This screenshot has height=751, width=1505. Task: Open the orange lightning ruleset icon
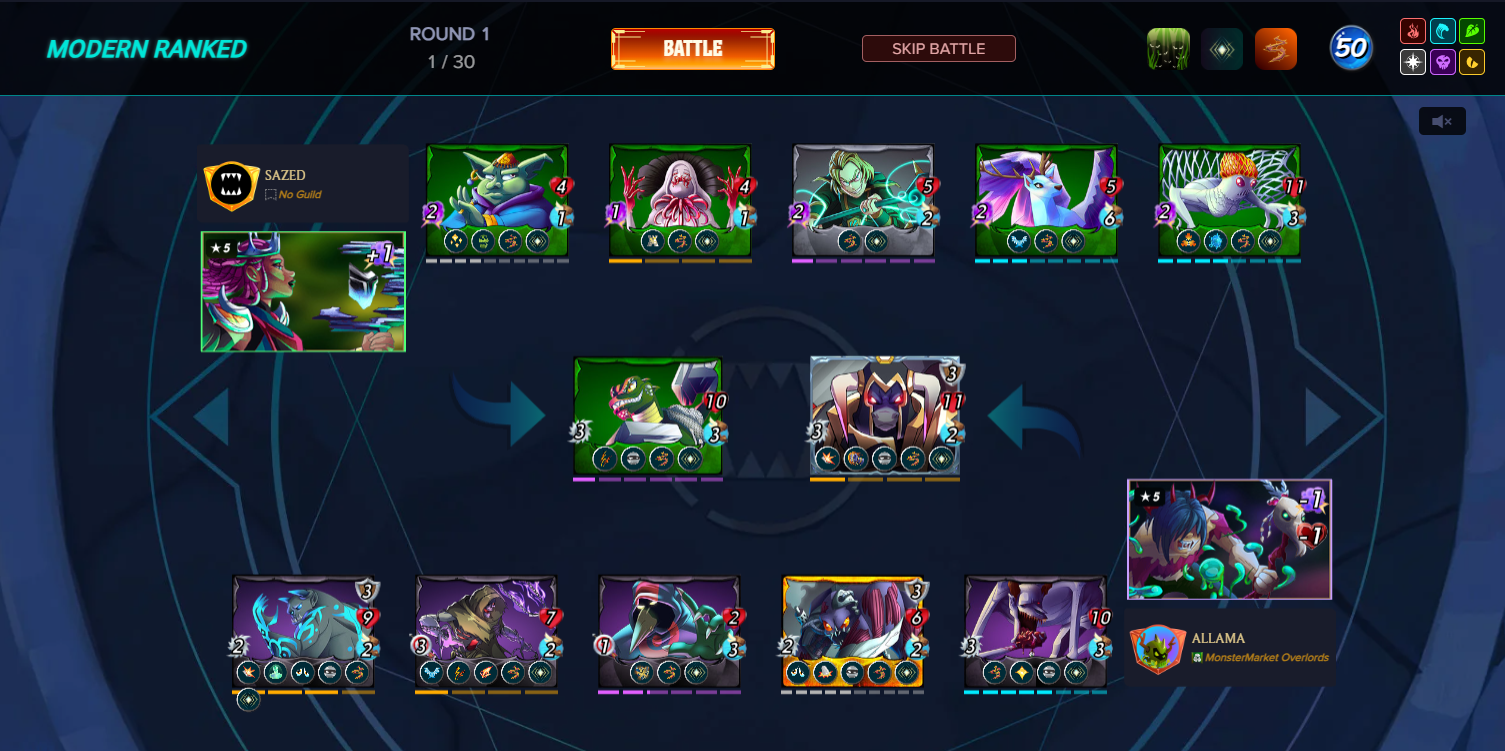click(1276, 46)
